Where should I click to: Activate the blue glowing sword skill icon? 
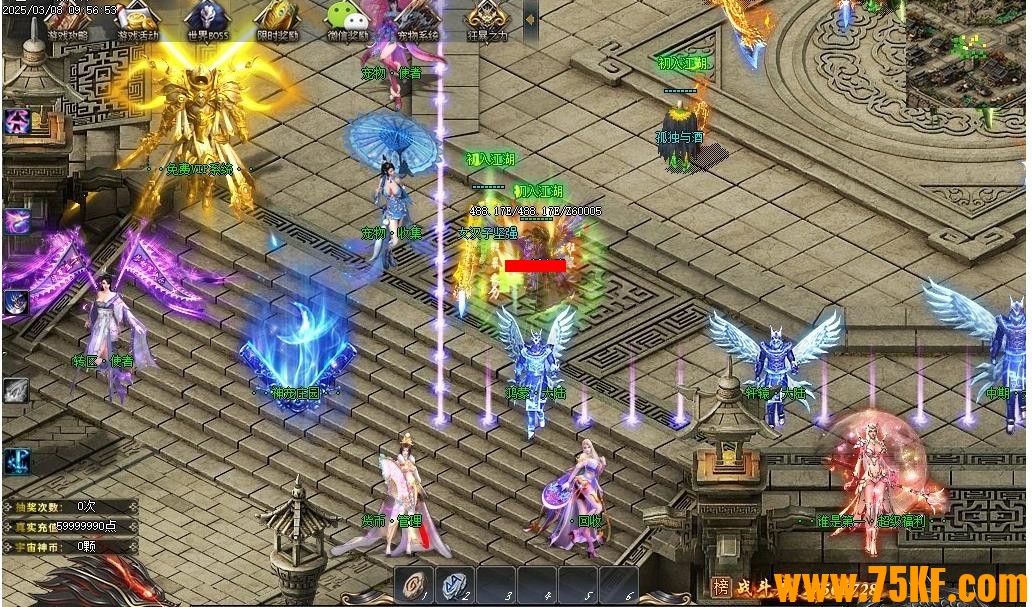17,460
